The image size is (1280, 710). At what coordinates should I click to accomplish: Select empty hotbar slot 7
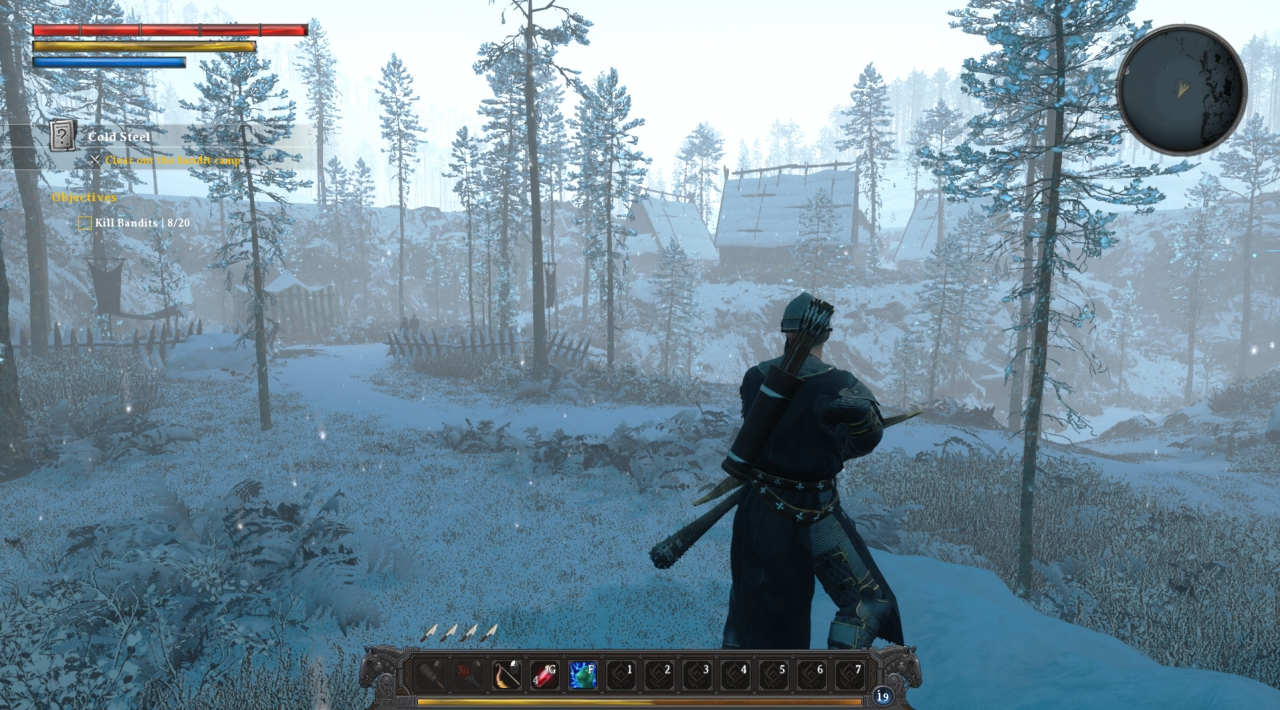tap(849, 675)
